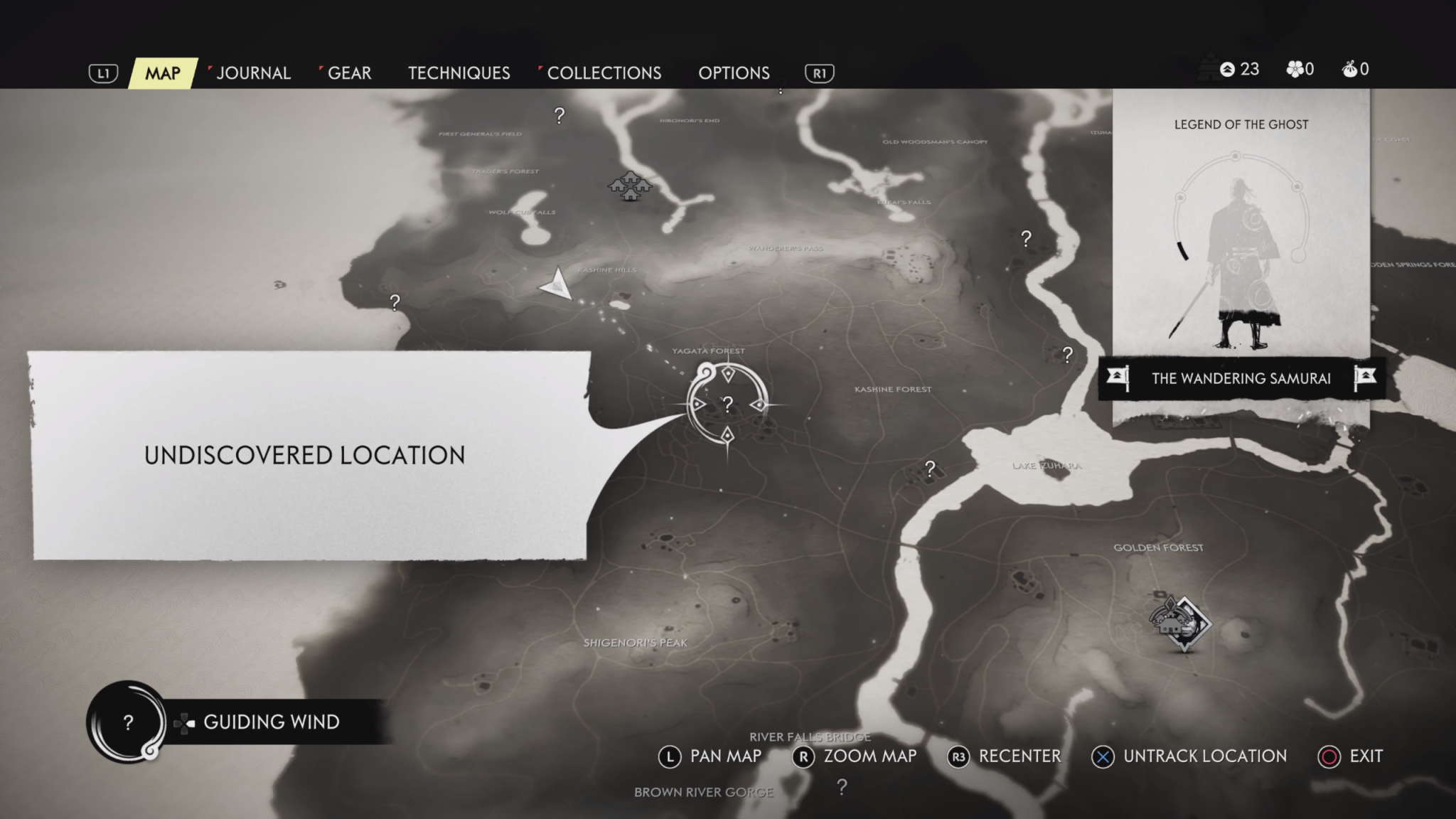Select the Map tab

[x=163, y=73]
